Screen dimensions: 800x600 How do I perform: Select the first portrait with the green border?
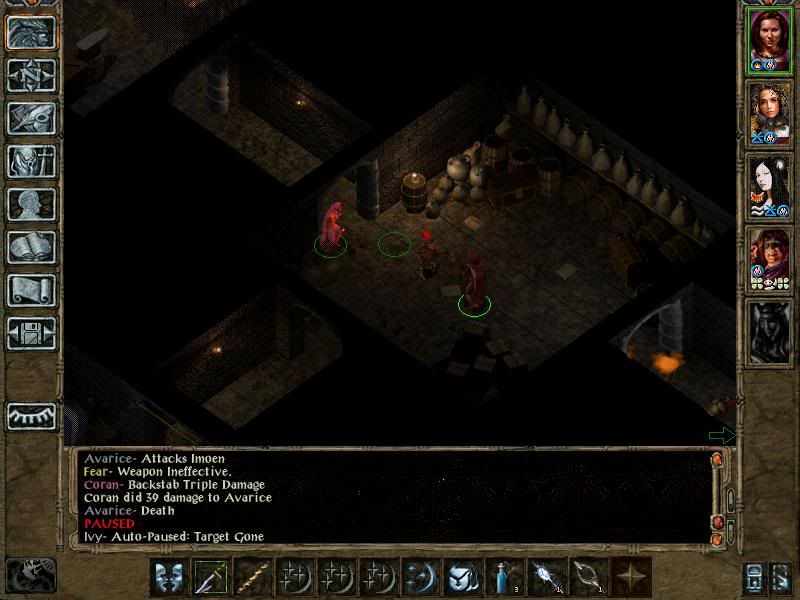point(769,40)
